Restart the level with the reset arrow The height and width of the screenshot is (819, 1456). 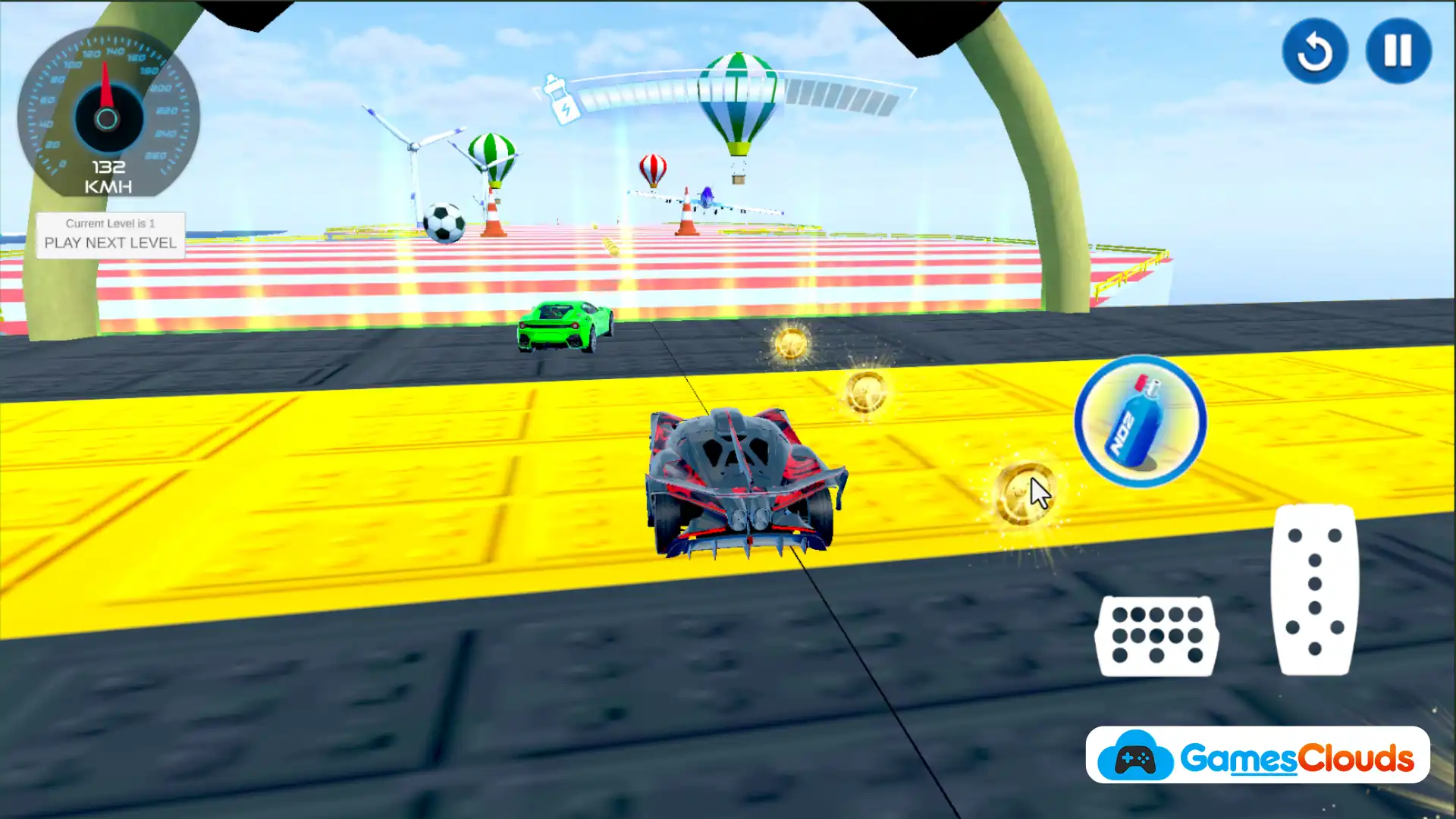(1314, 51)
